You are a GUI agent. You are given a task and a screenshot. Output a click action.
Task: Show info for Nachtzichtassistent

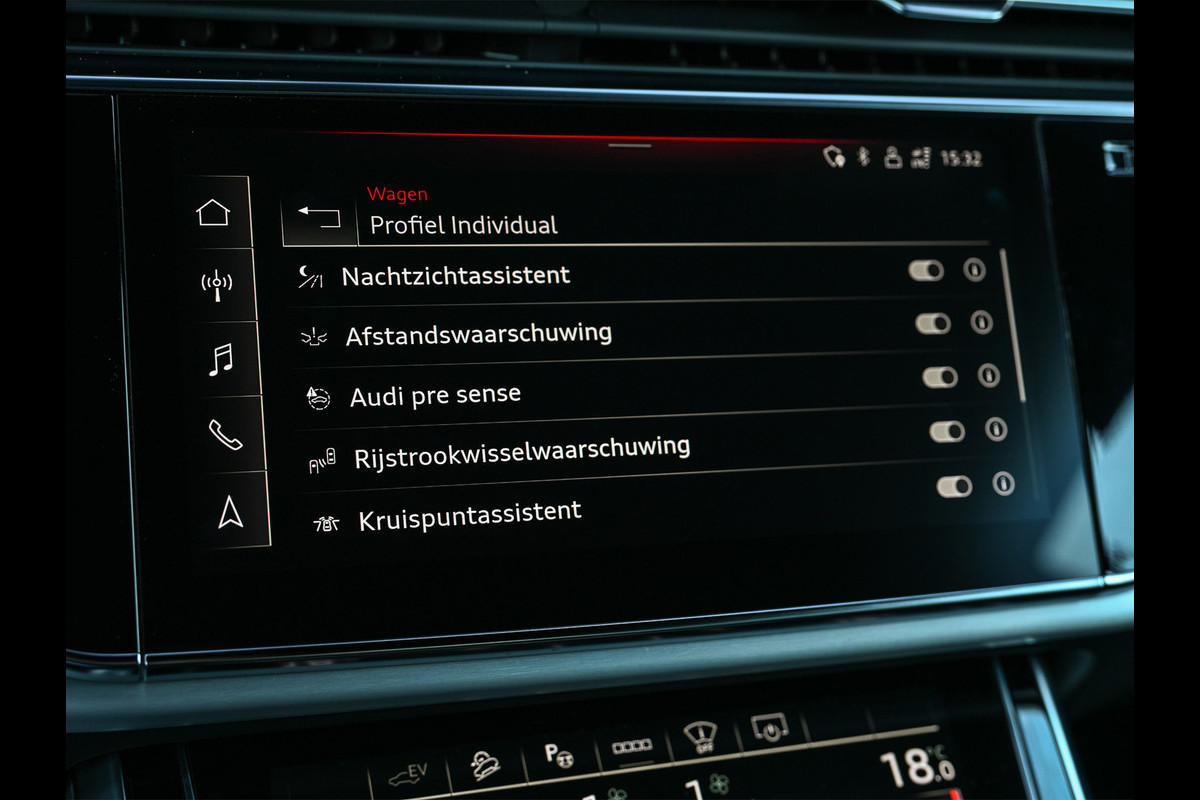point(974,270)
